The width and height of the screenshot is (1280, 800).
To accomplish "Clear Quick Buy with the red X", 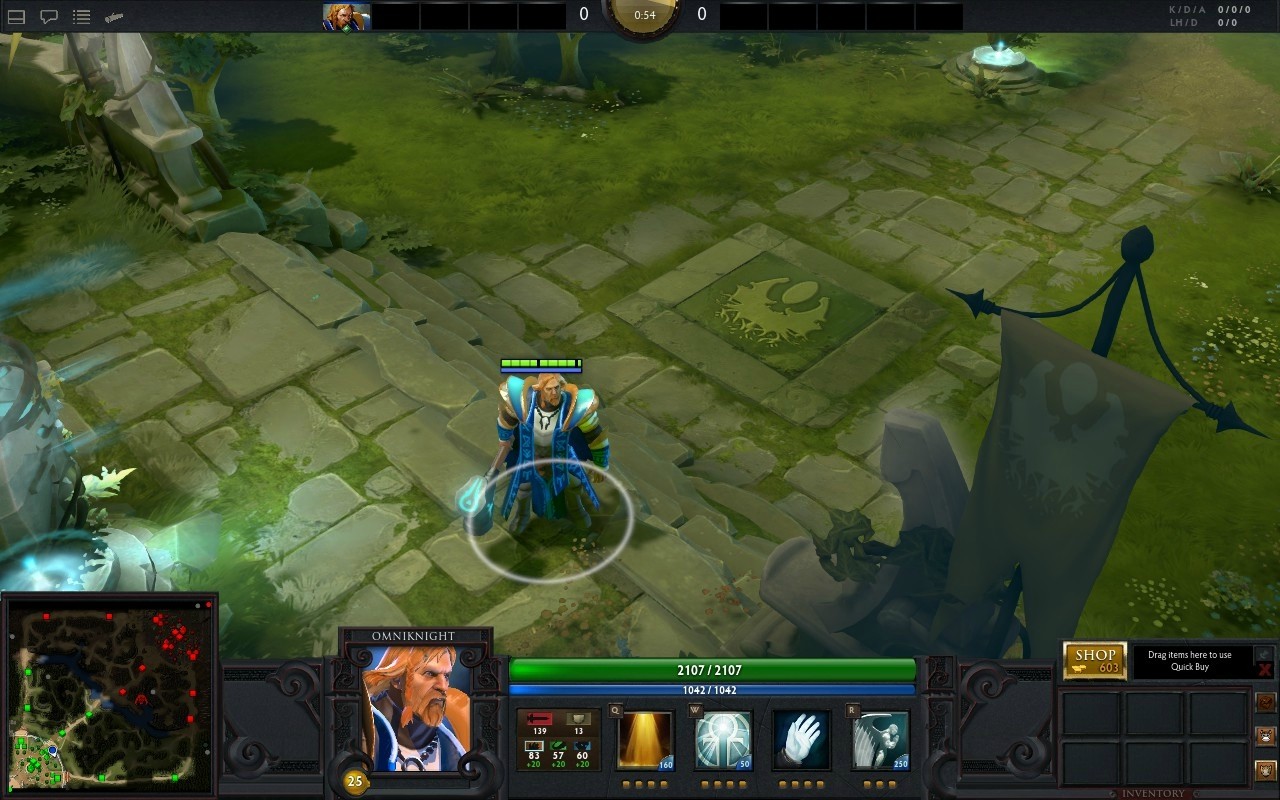I will click(x=1265, y=670).
